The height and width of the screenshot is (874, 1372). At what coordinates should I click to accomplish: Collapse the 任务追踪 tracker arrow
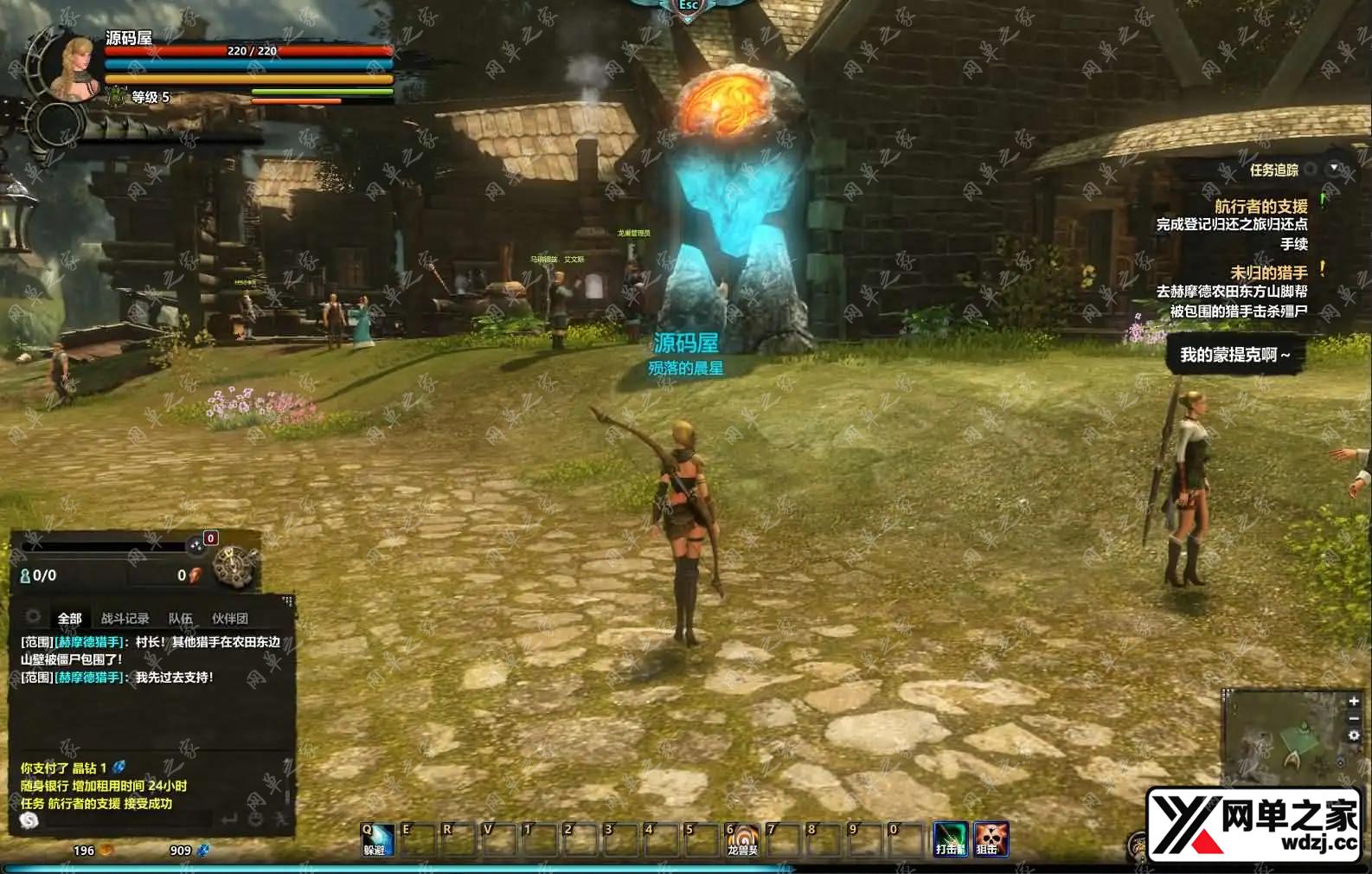coord(1334,168)
